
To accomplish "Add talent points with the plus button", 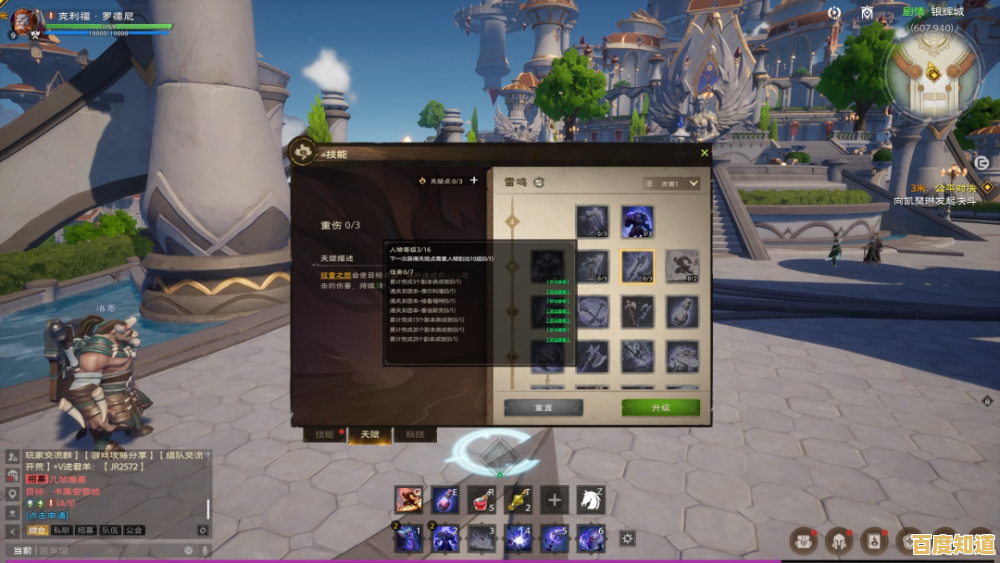I will click(x=474, y=181).
